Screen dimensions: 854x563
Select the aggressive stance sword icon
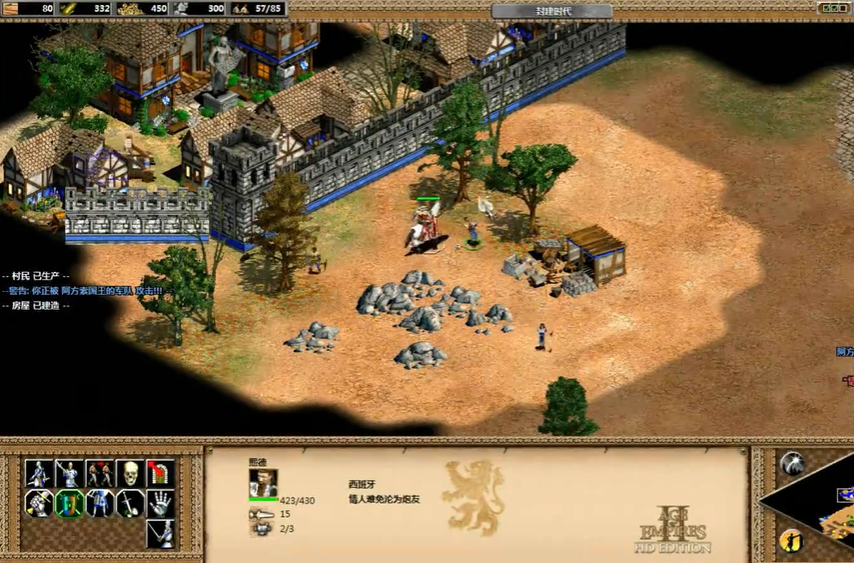pyautogui.click(x=39, y=503)
